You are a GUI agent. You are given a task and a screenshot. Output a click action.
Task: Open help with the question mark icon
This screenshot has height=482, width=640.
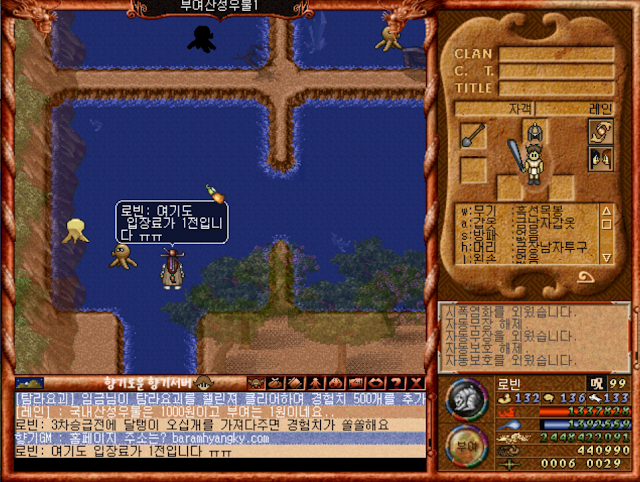397,382
